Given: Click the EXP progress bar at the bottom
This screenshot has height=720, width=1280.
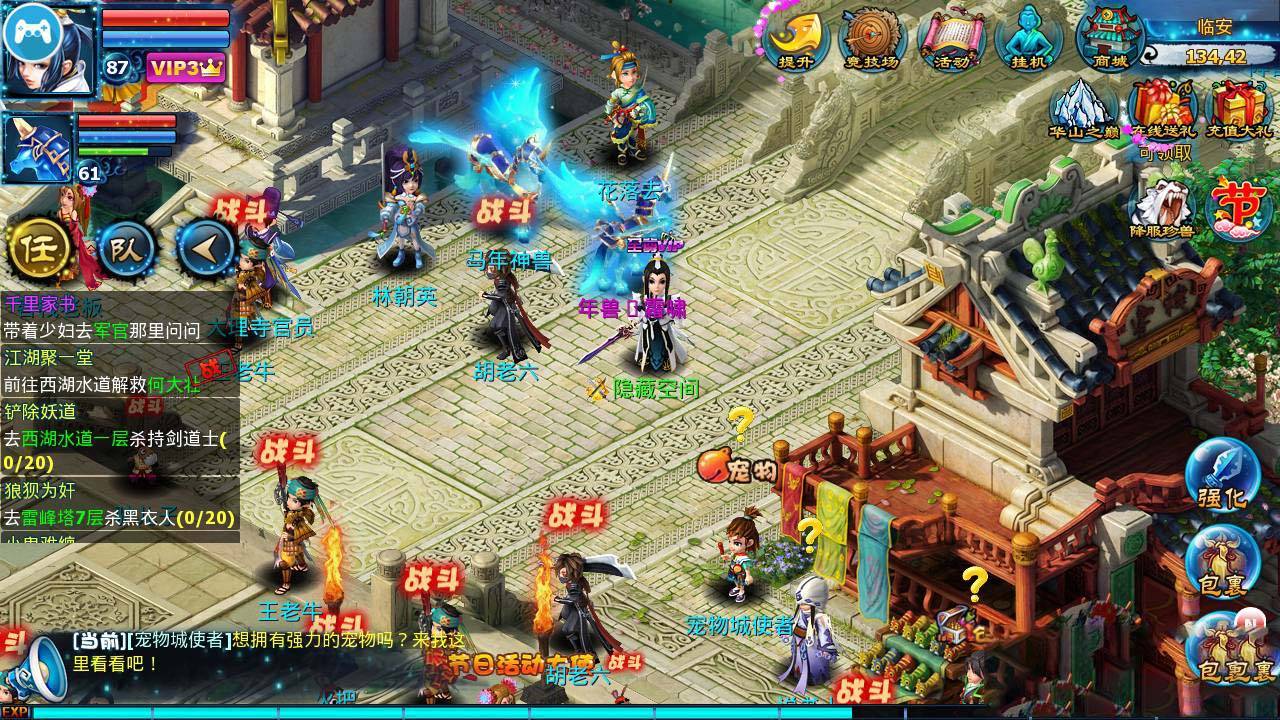Looking at the screenshot, I should pyautogui.click(x=400, y=713).
